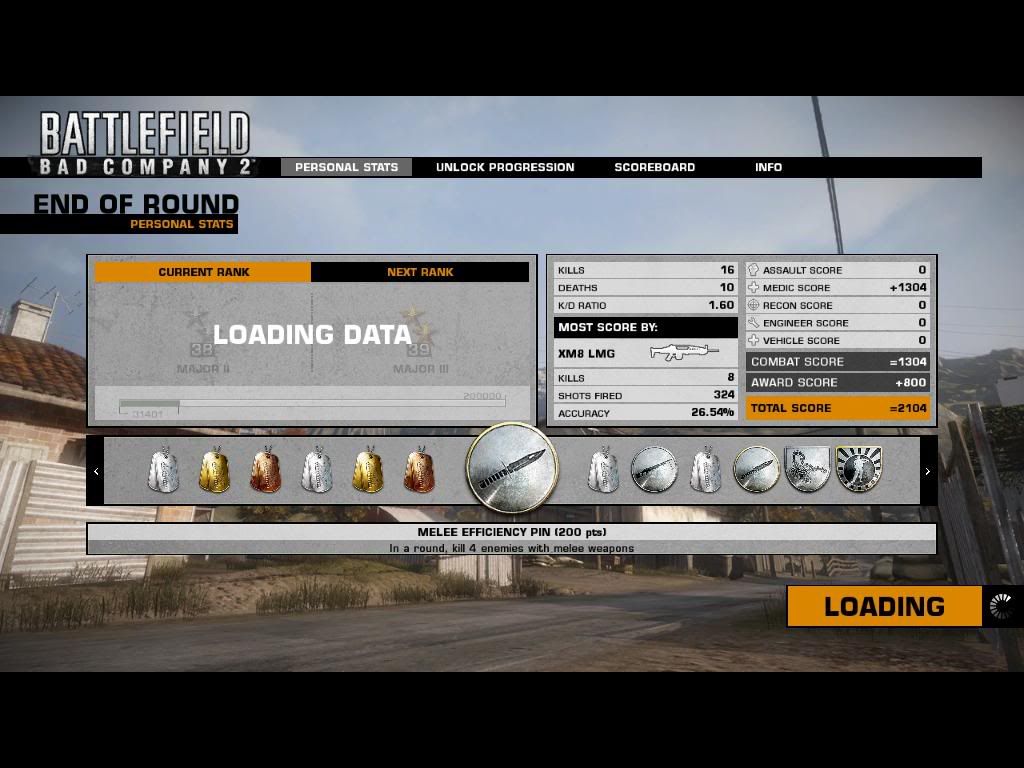Choose the scorpion insignia award
The image size is (1024, 768).
pos(807,470)
